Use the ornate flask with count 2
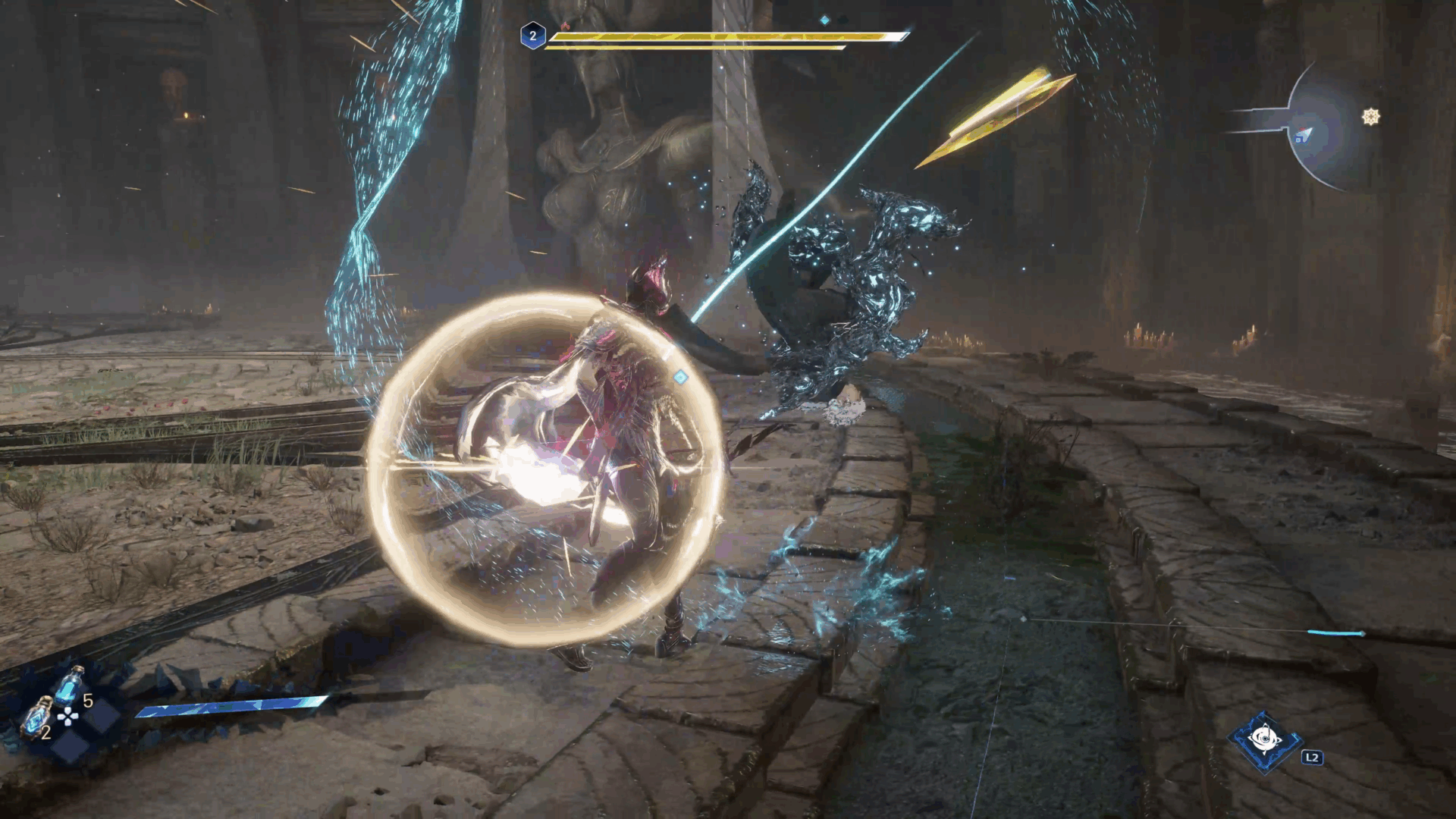Screen dimensions: 1456x819 click(36, 718)
